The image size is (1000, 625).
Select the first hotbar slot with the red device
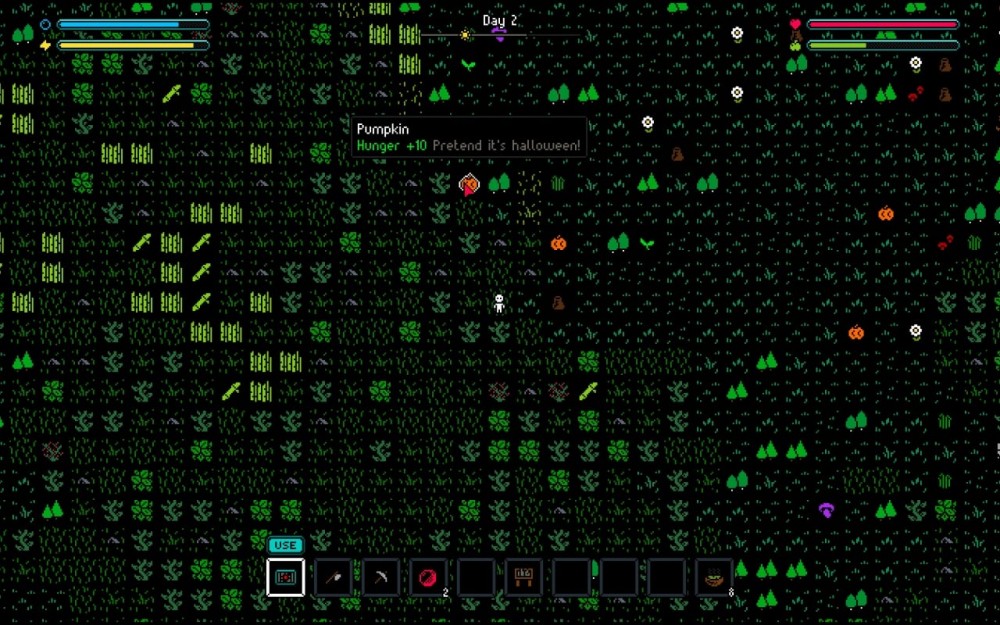286,577
